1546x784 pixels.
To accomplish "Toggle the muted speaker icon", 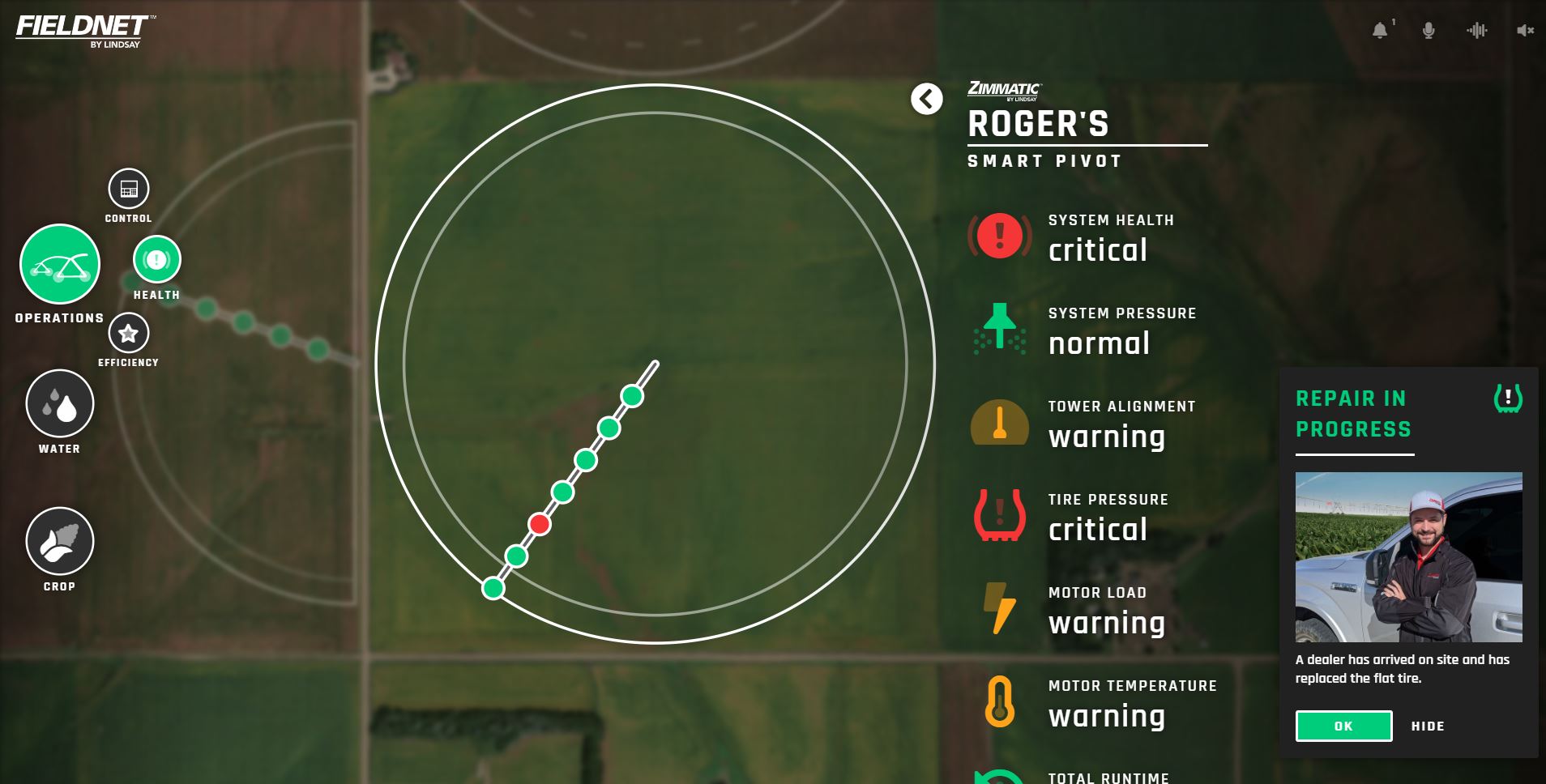I will (x=1525, y=31).
